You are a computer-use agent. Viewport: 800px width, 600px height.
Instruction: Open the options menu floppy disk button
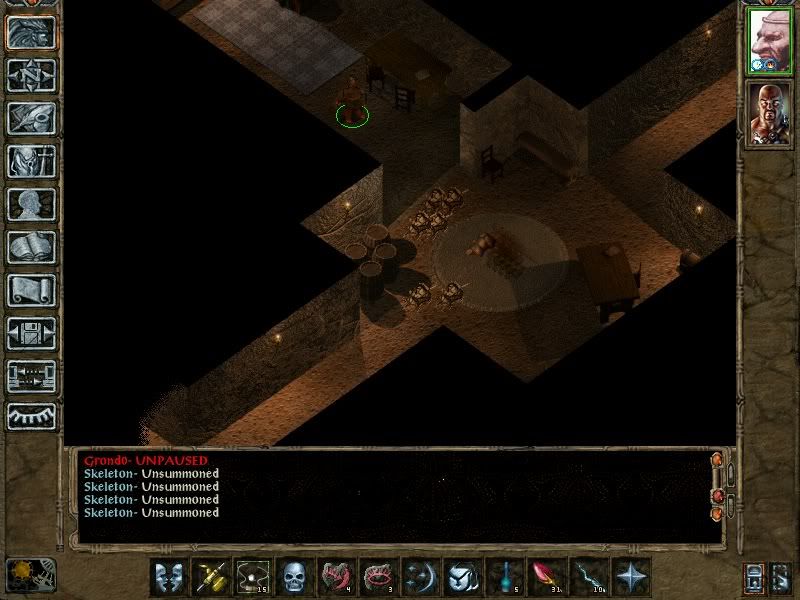click(31, 333)
